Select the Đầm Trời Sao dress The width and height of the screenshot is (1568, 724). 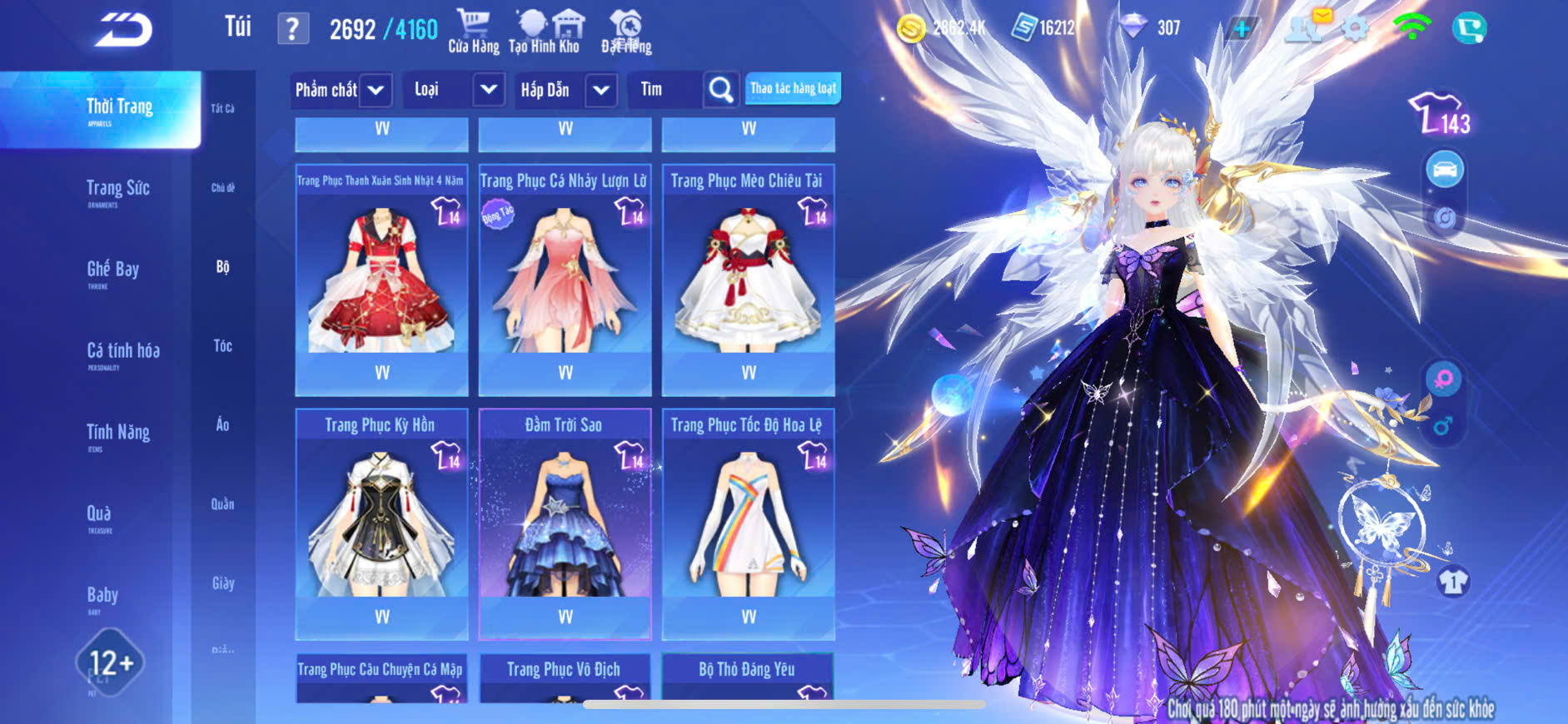click(565, 523)
